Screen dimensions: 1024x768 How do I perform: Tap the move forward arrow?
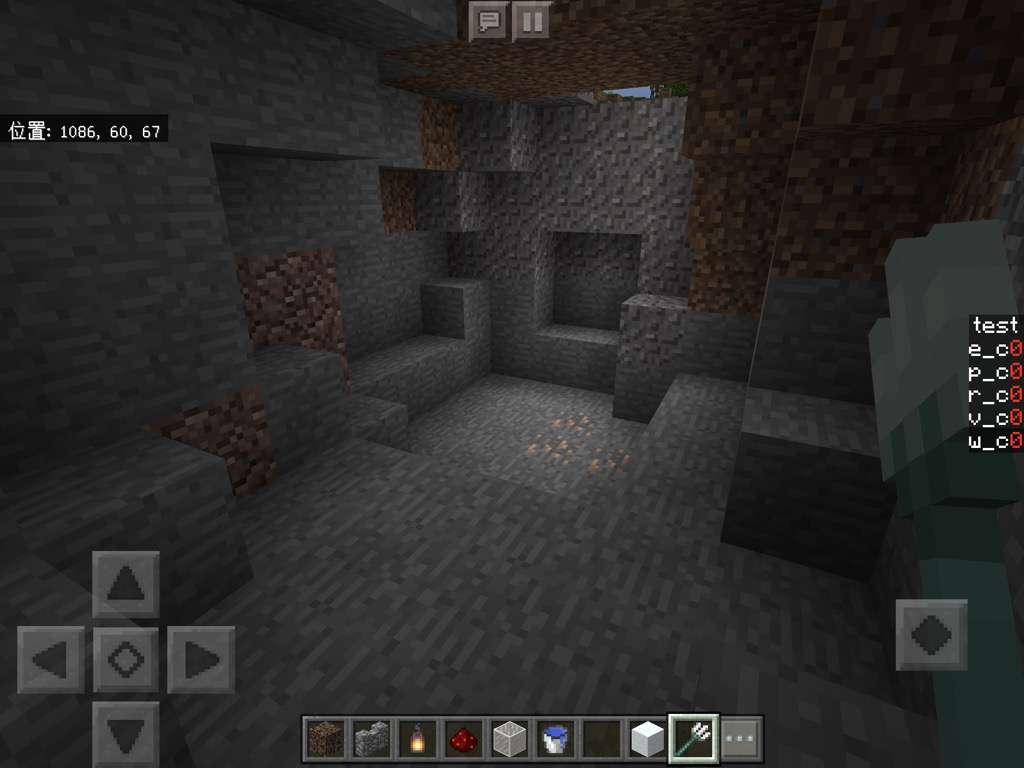tap(126, 584)
